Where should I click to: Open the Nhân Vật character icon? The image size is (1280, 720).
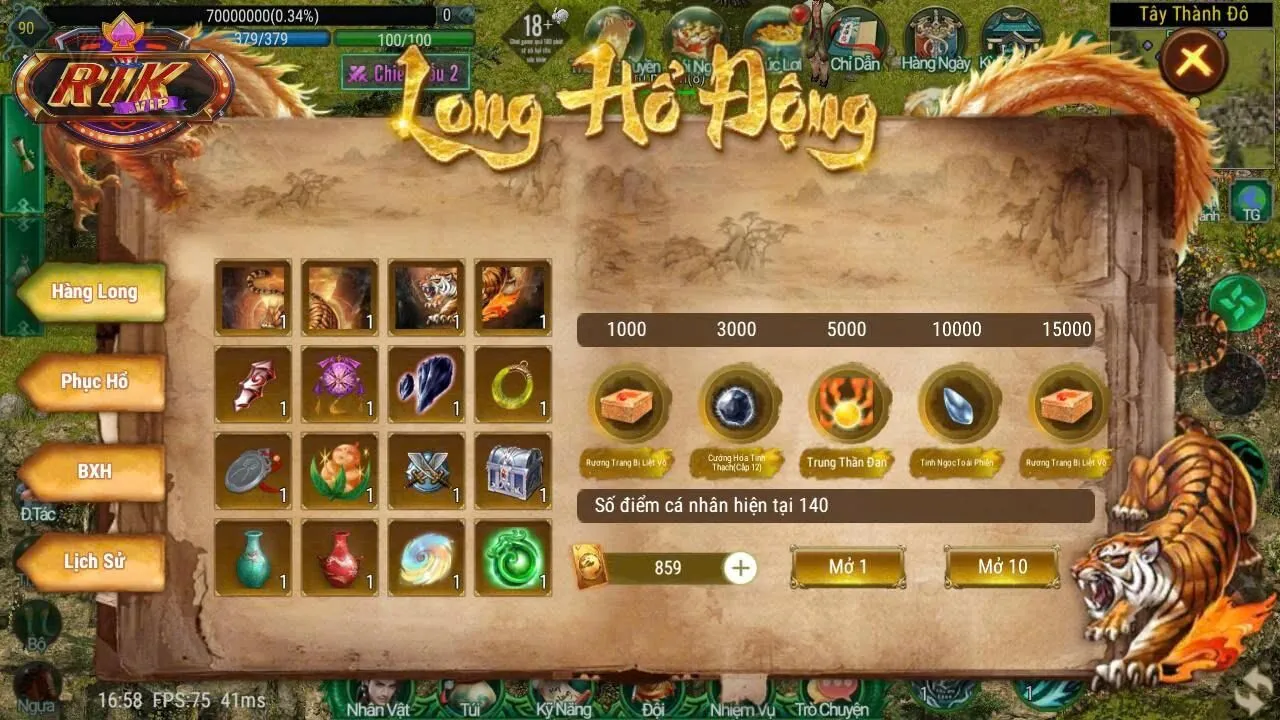[379, 695]
